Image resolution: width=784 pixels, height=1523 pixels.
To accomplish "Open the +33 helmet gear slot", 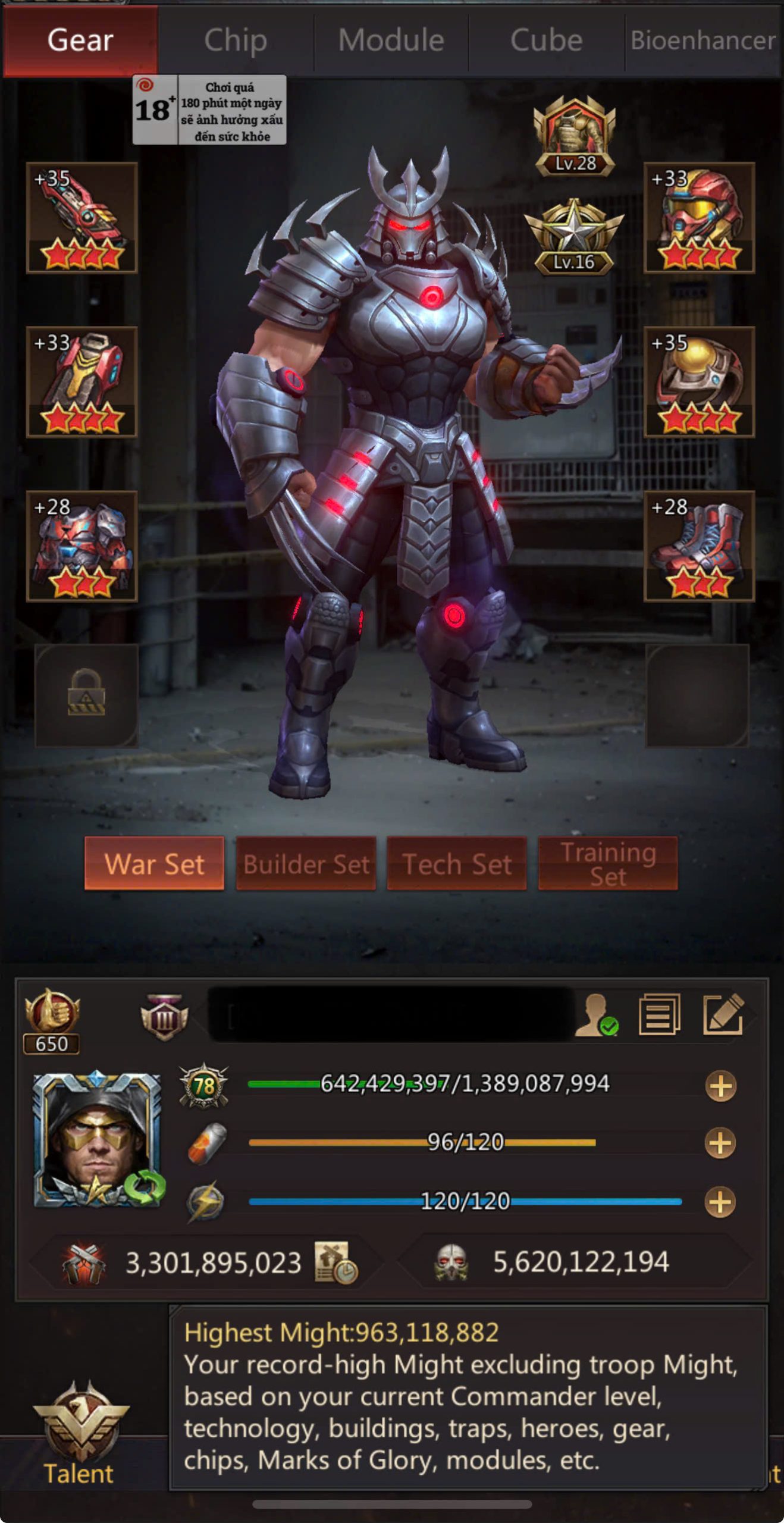I will [x=699, y=218].
